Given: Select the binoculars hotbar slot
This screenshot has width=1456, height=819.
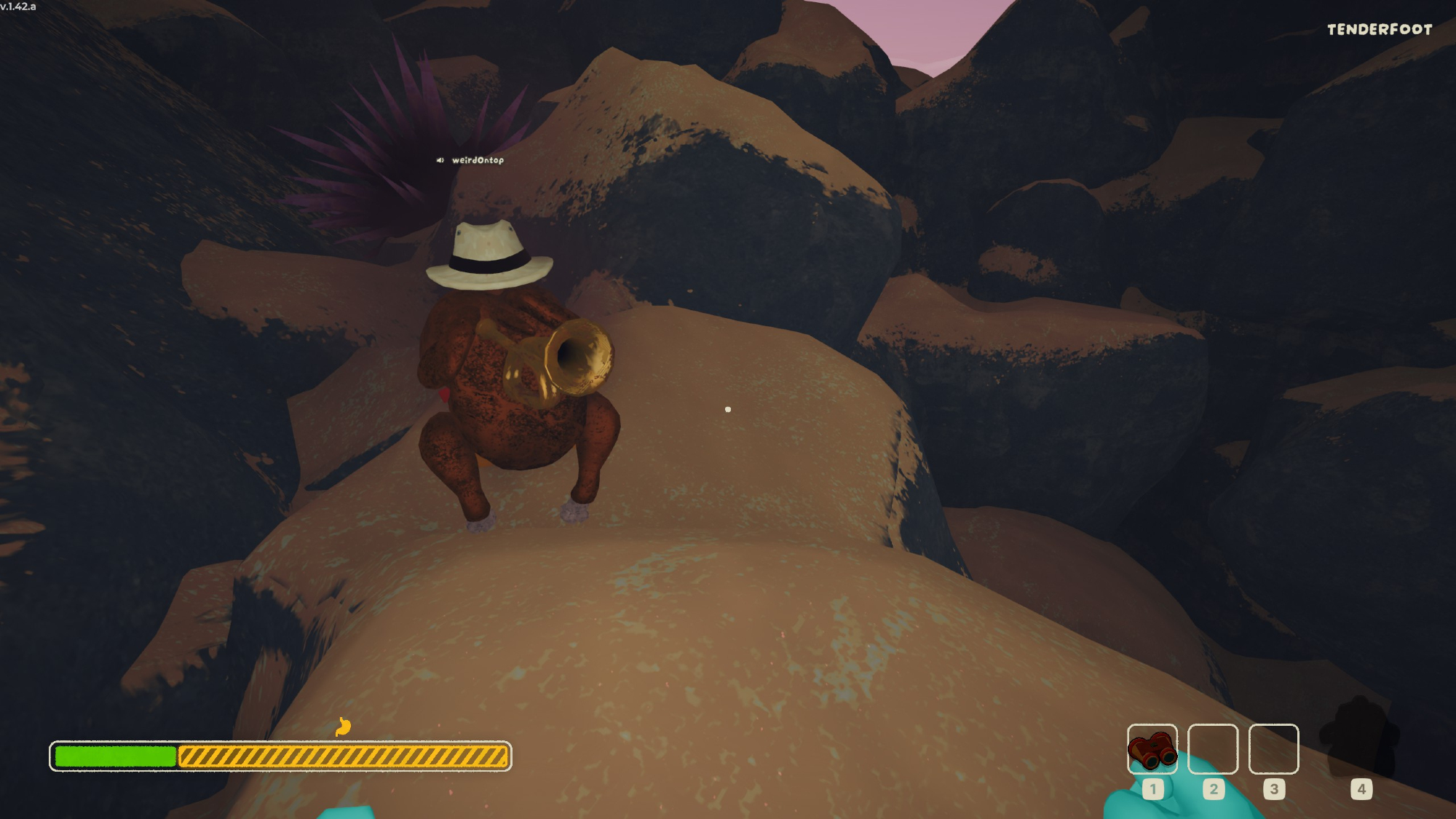Looking at the screenshot, I should pos(1152,749).
